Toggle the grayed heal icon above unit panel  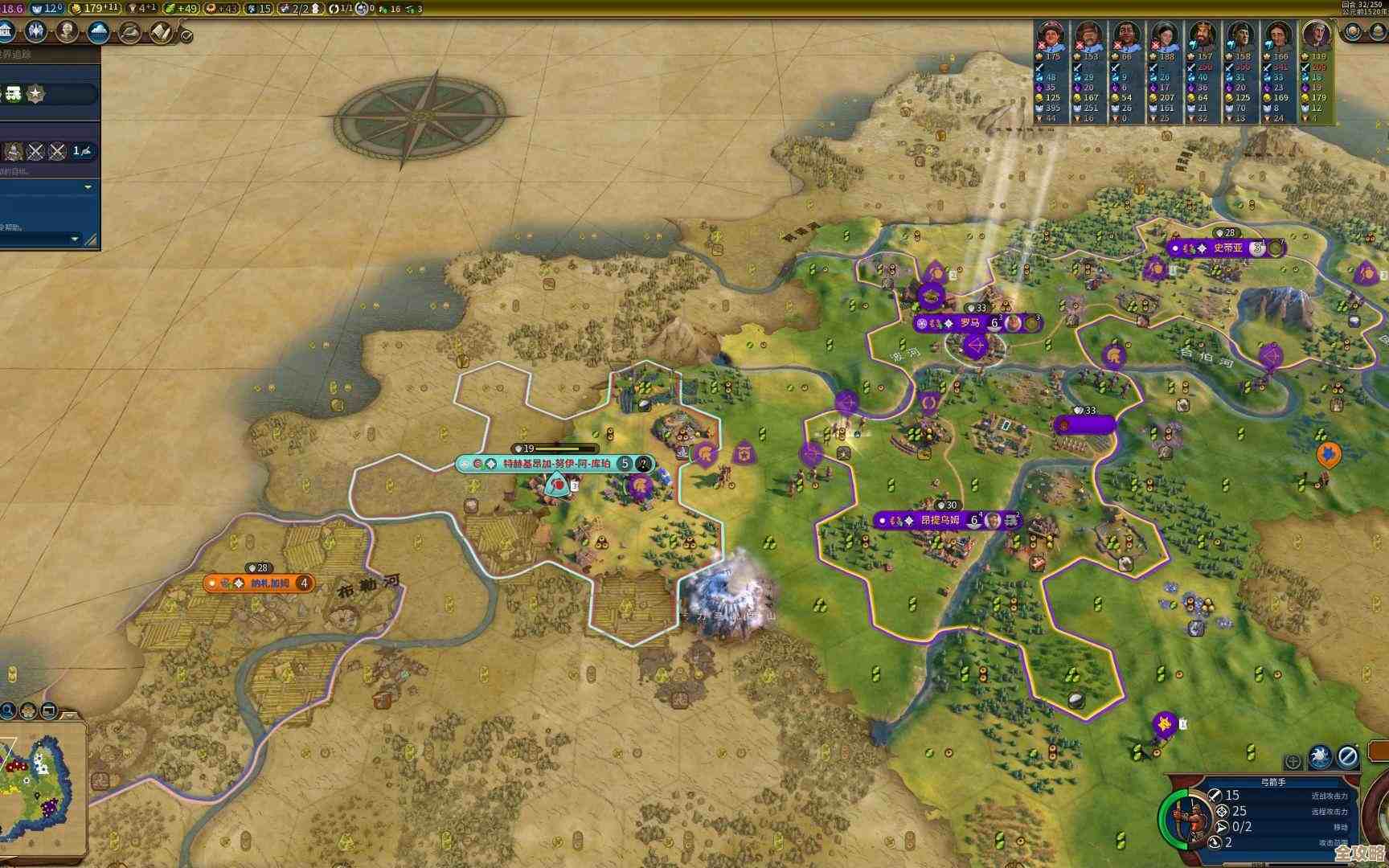point(1293,760)
